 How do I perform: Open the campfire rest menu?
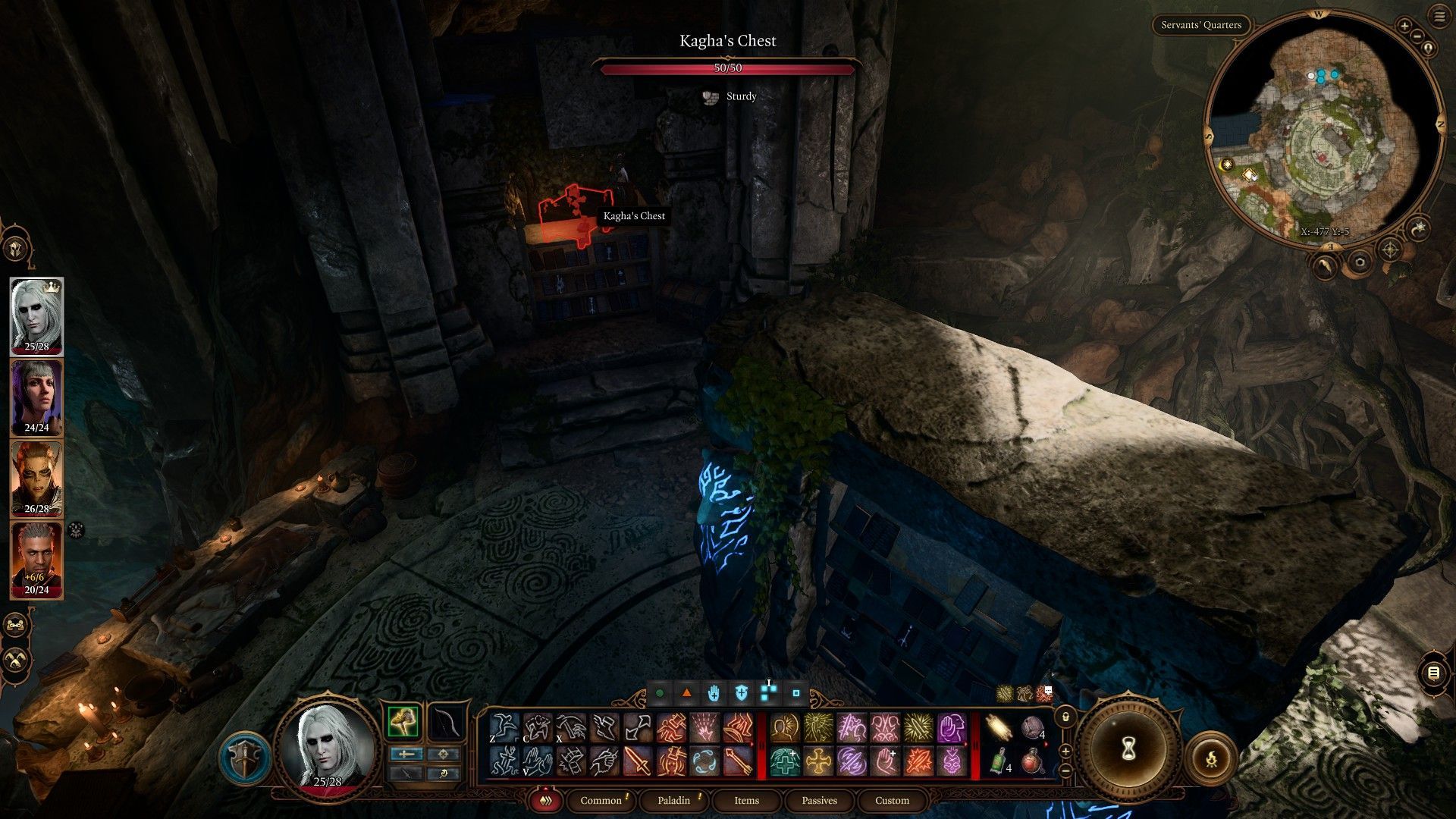1210,758
